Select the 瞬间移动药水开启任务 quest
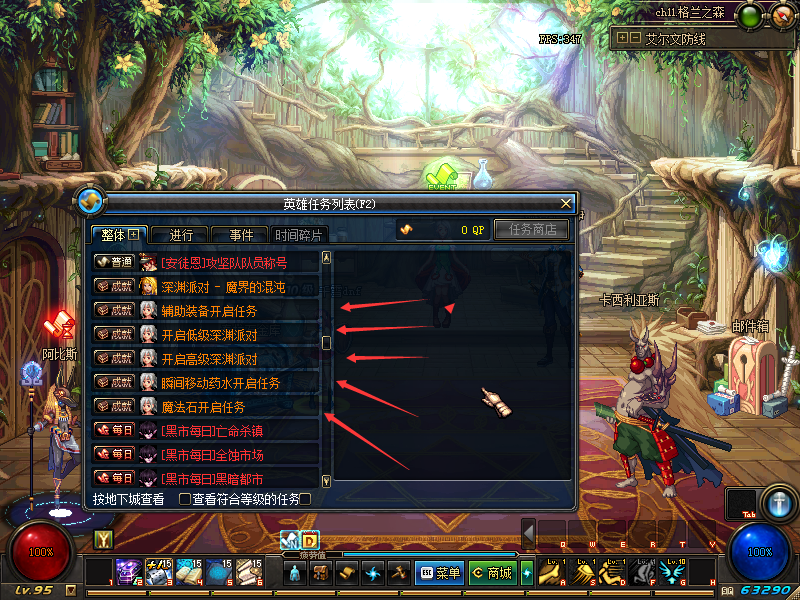Viewport: 800px width, 600px height. pos(220,383)
